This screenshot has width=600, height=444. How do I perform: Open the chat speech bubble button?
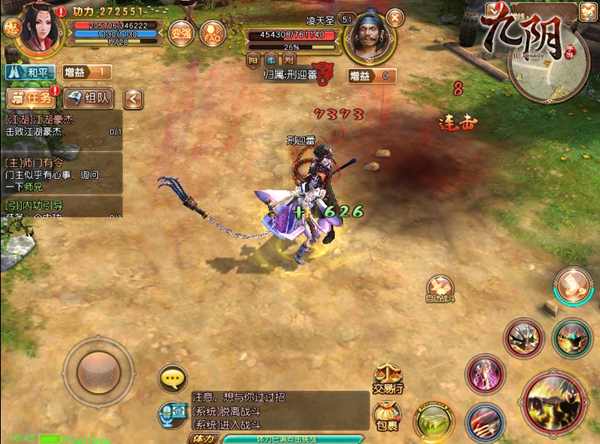point(174,377)
